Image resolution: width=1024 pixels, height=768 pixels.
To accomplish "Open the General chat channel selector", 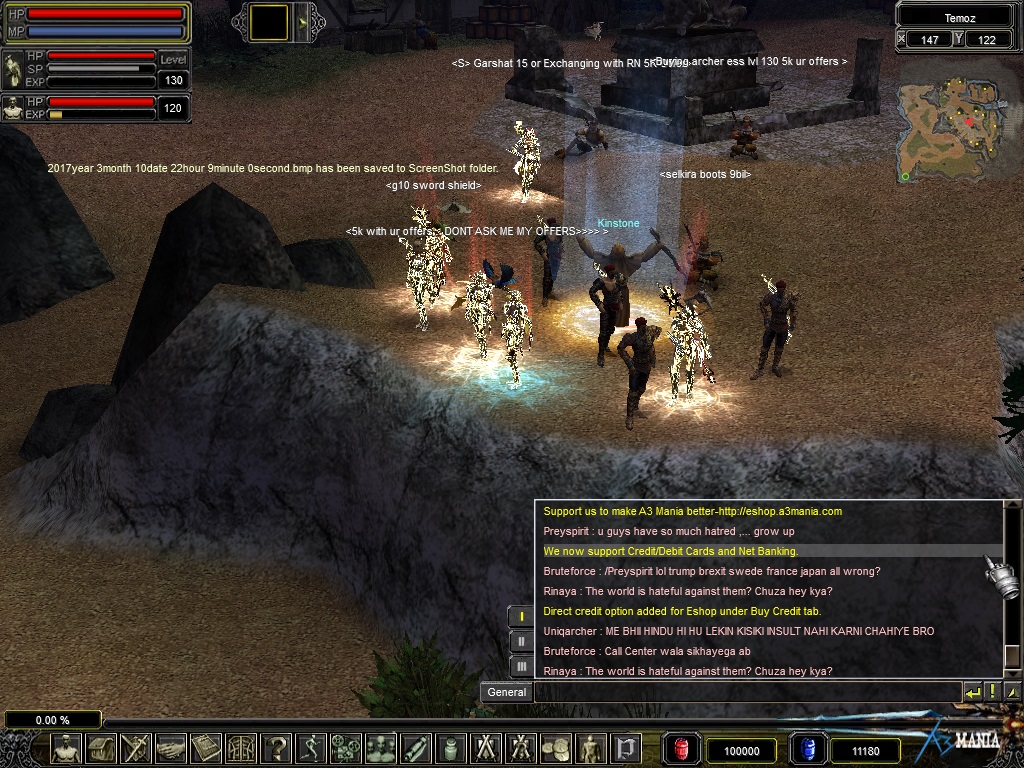I will 507,692.
